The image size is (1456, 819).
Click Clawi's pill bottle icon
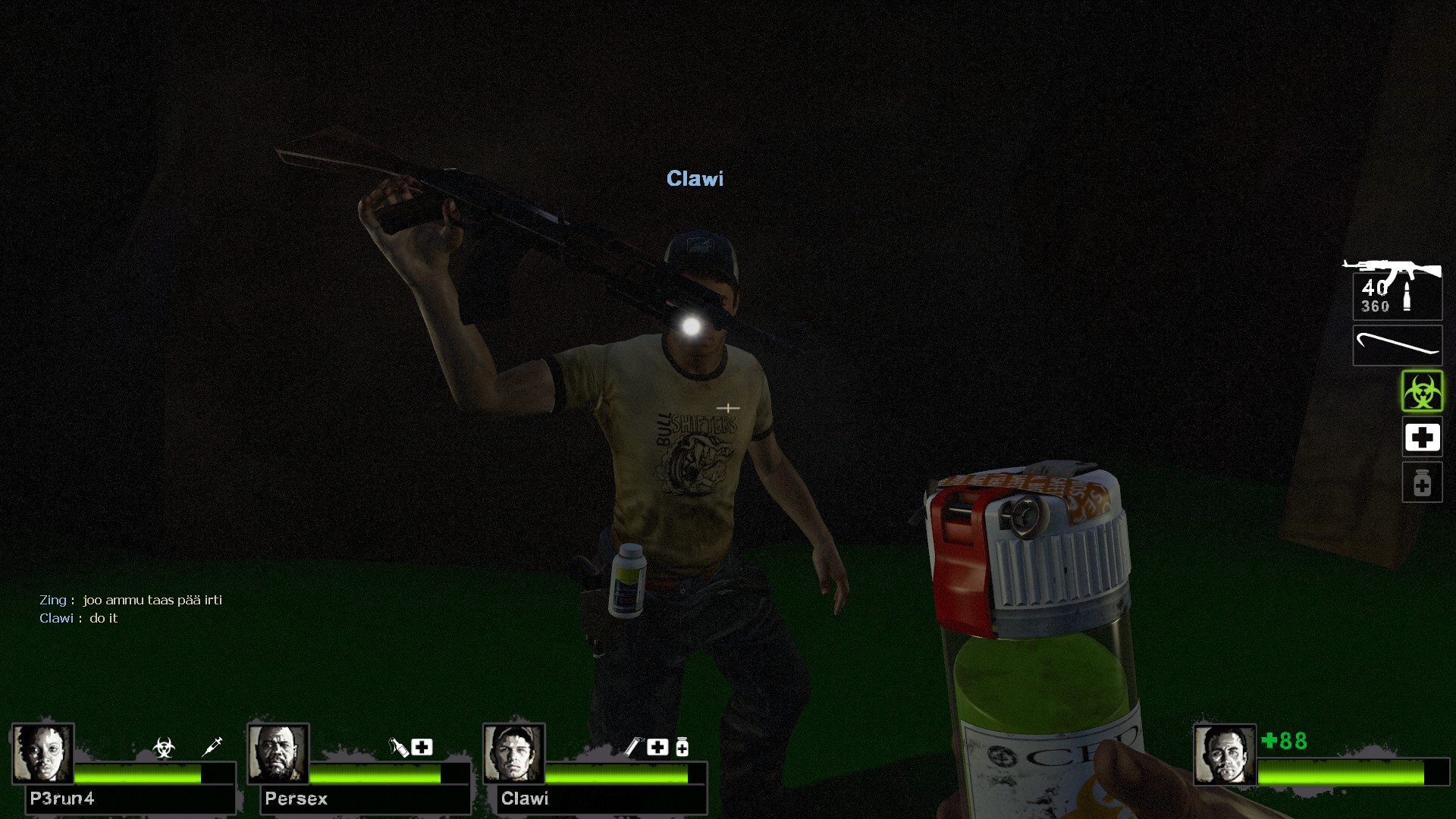(682, 748)
